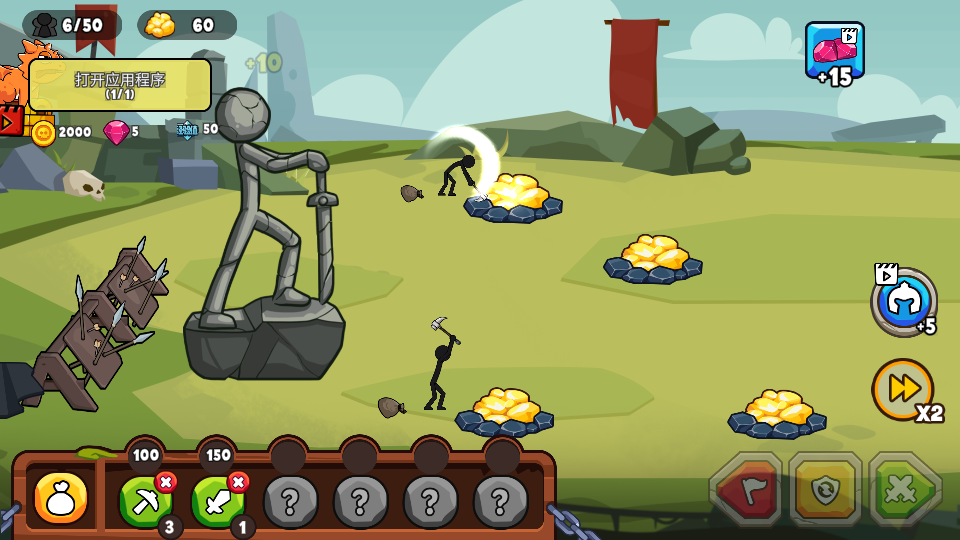Order retreat with the red flag button
This screenshot has height=540, width=960.
coord(746,490)
